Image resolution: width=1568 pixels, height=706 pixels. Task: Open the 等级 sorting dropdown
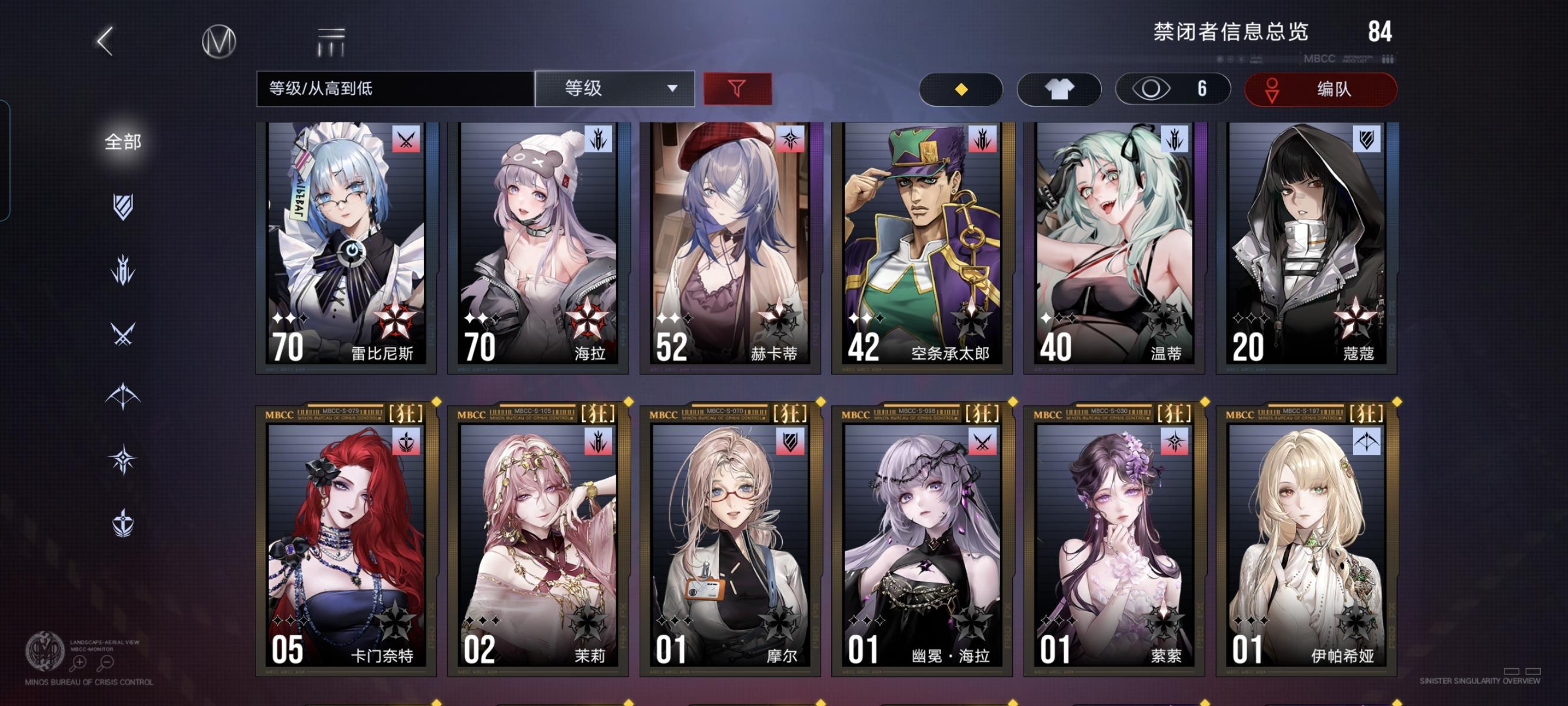coord(614,89)
